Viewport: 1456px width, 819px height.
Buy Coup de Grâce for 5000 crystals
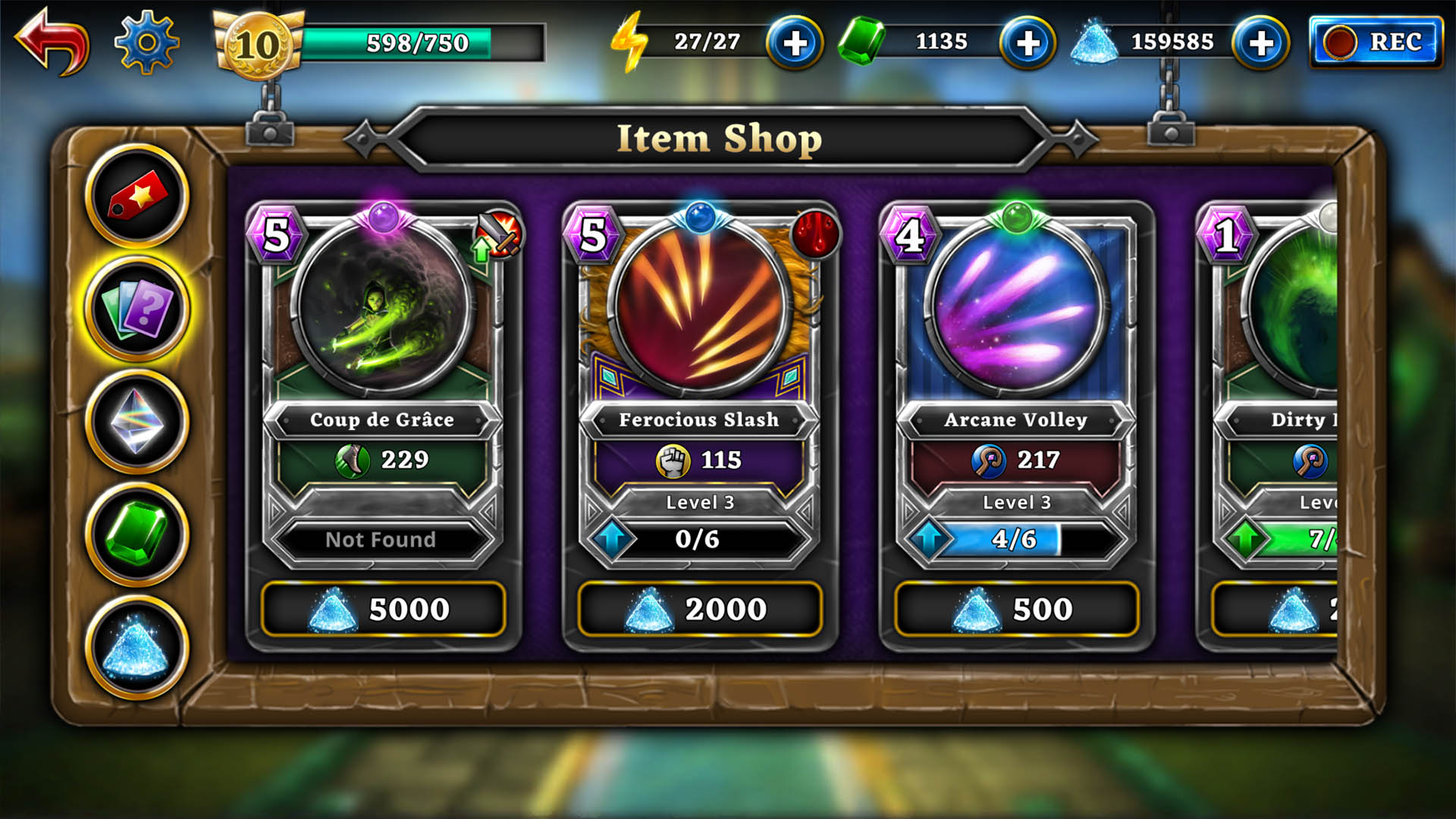[383, 609]
